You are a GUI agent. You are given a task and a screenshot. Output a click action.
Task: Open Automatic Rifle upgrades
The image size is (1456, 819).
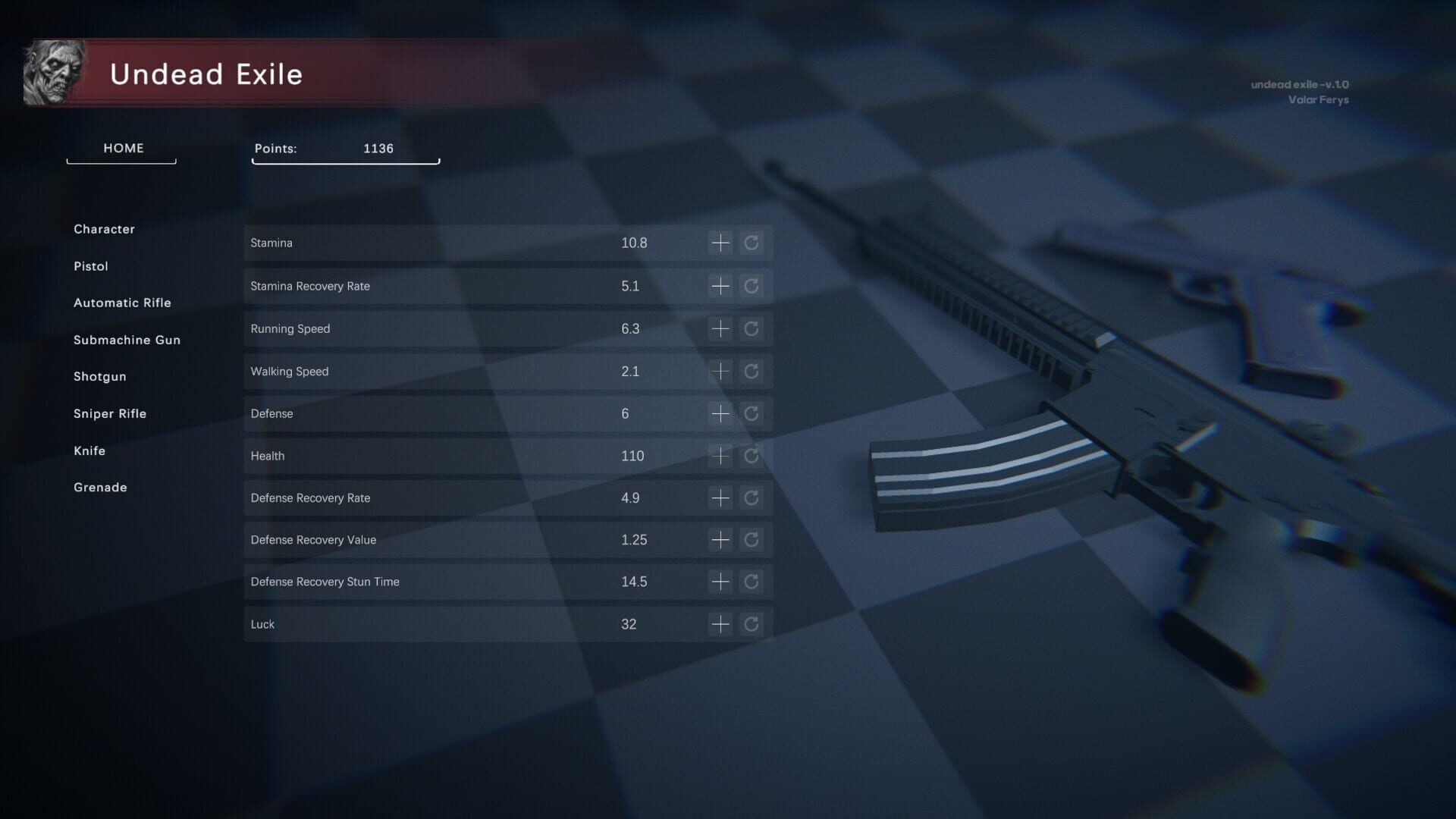coord(122,303)
